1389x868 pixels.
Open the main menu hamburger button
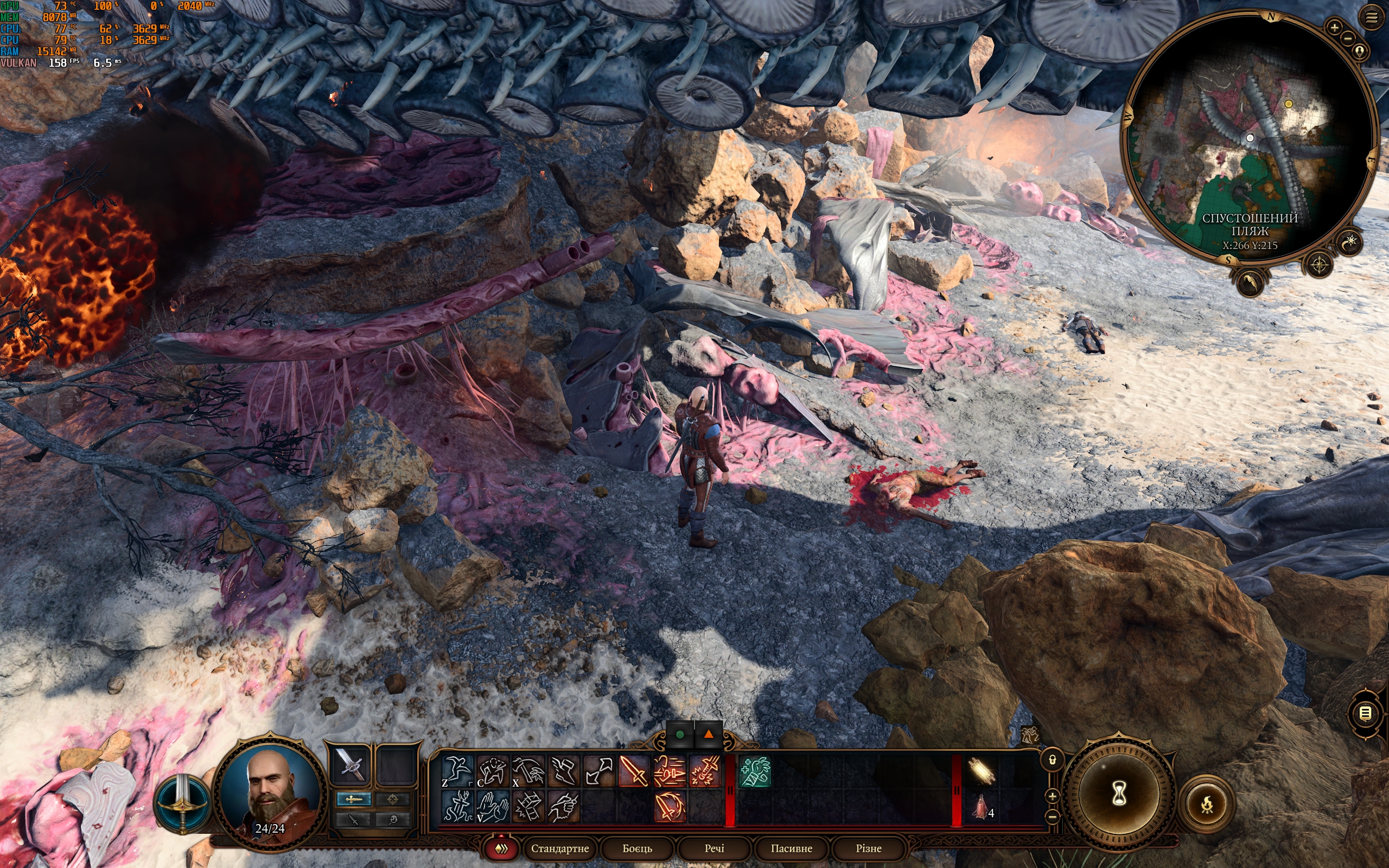coord(1371,18)
